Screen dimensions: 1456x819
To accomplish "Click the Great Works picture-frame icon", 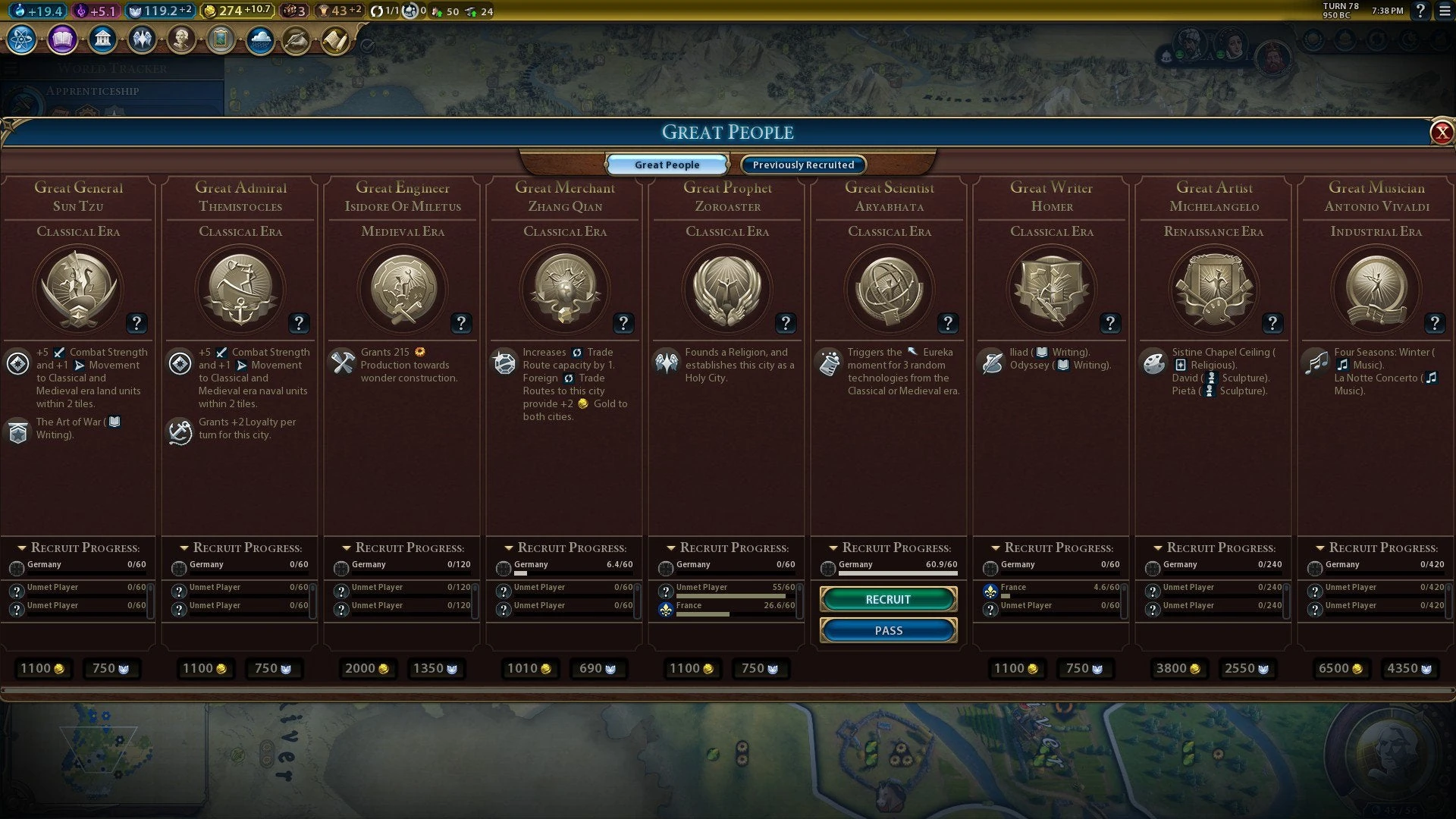I will tap(220, 39).
